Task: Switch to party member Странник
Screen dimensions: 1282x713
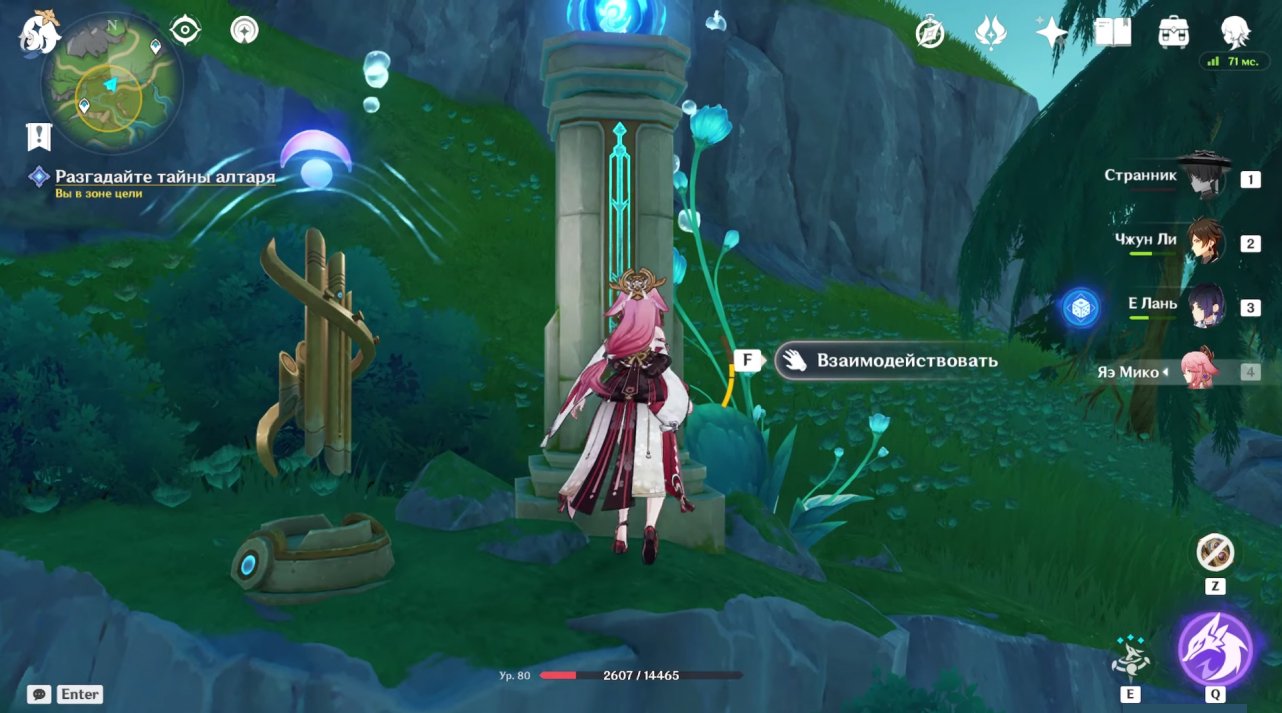Action: [x=1202, y=178]
